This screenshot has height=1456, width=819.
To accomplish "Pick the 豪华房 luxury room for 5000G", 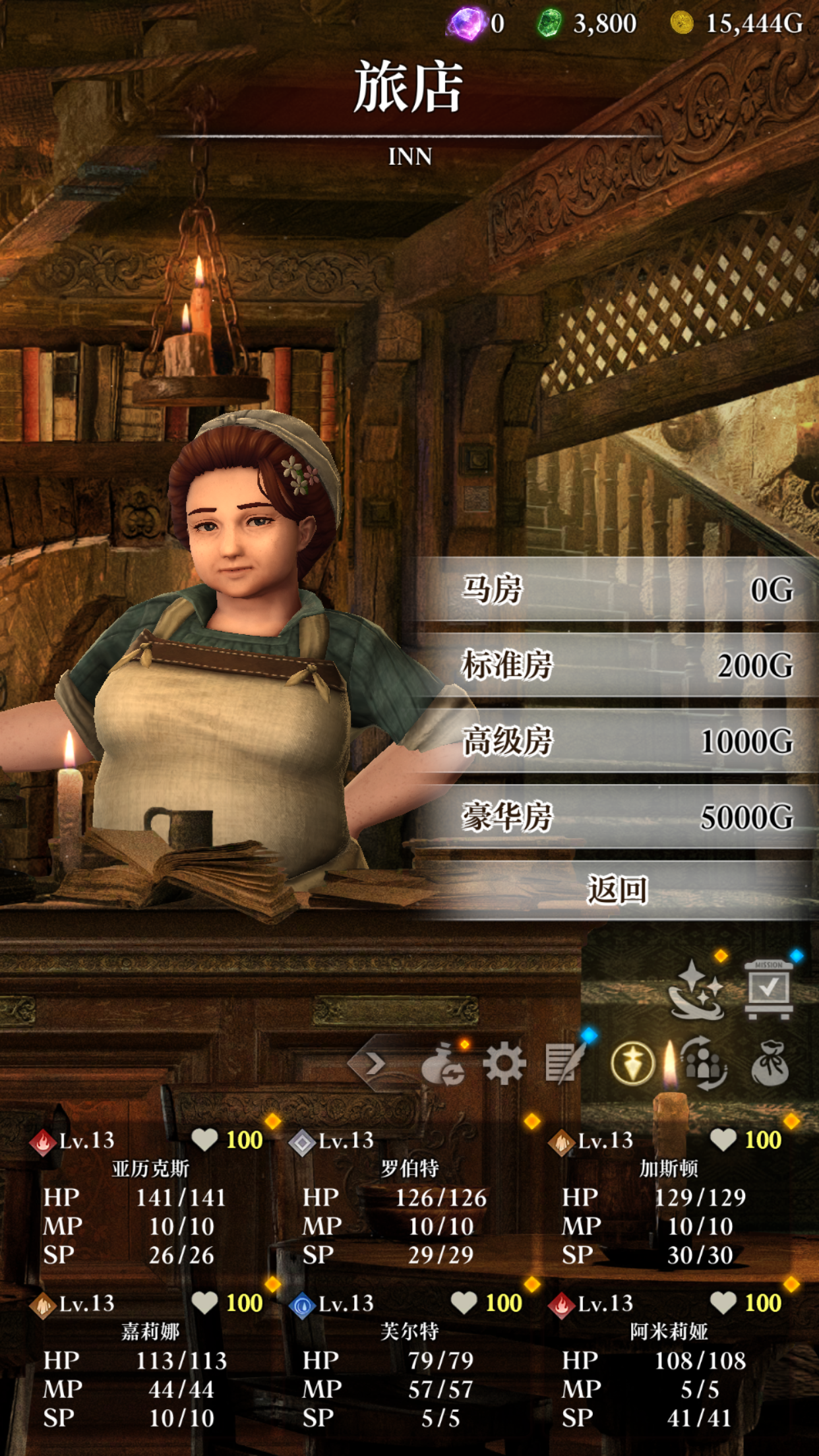I will click(617, 817).
